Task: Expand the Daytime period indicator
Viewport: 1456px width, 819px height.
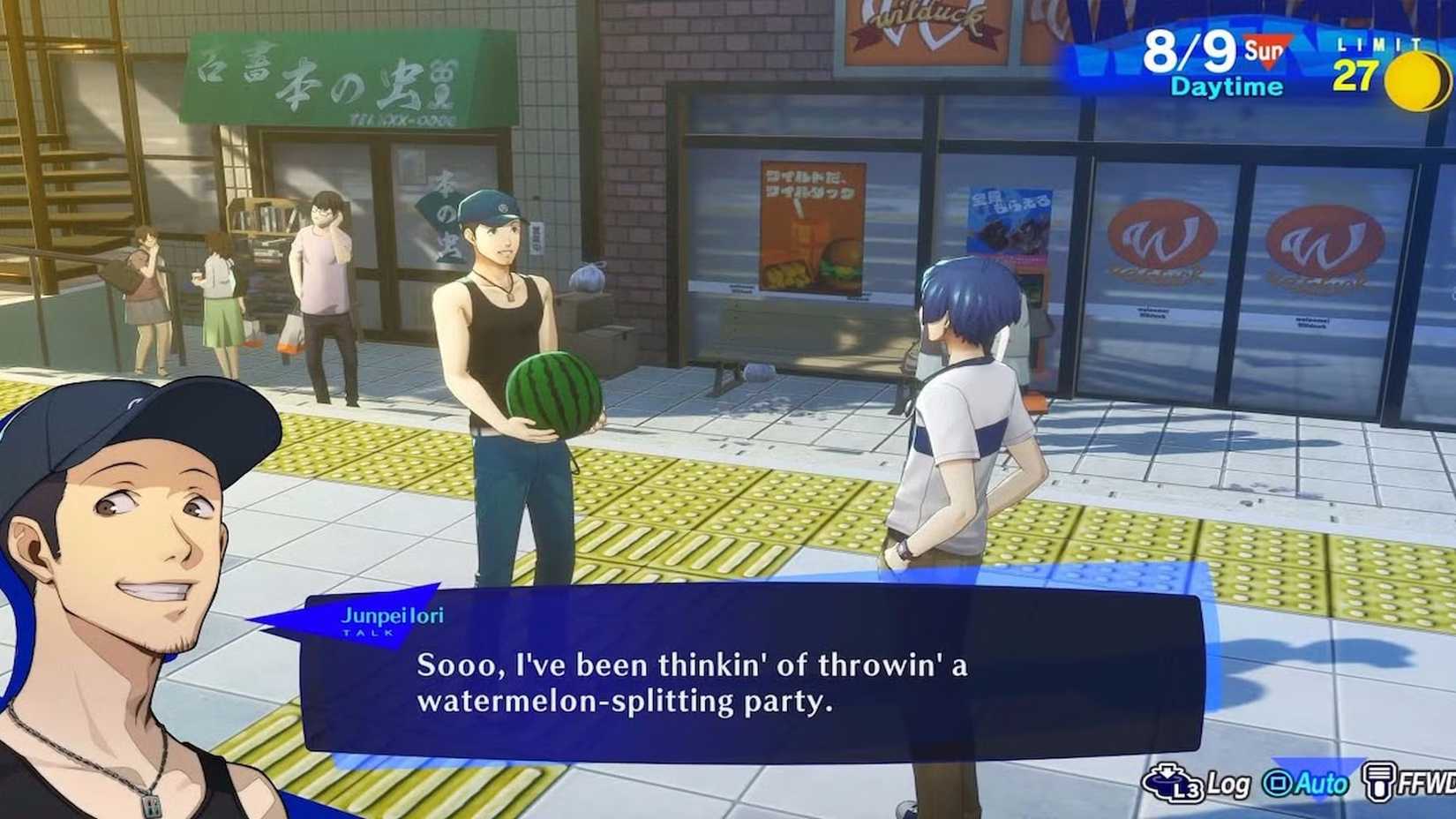Action: tap(1225, 86)
